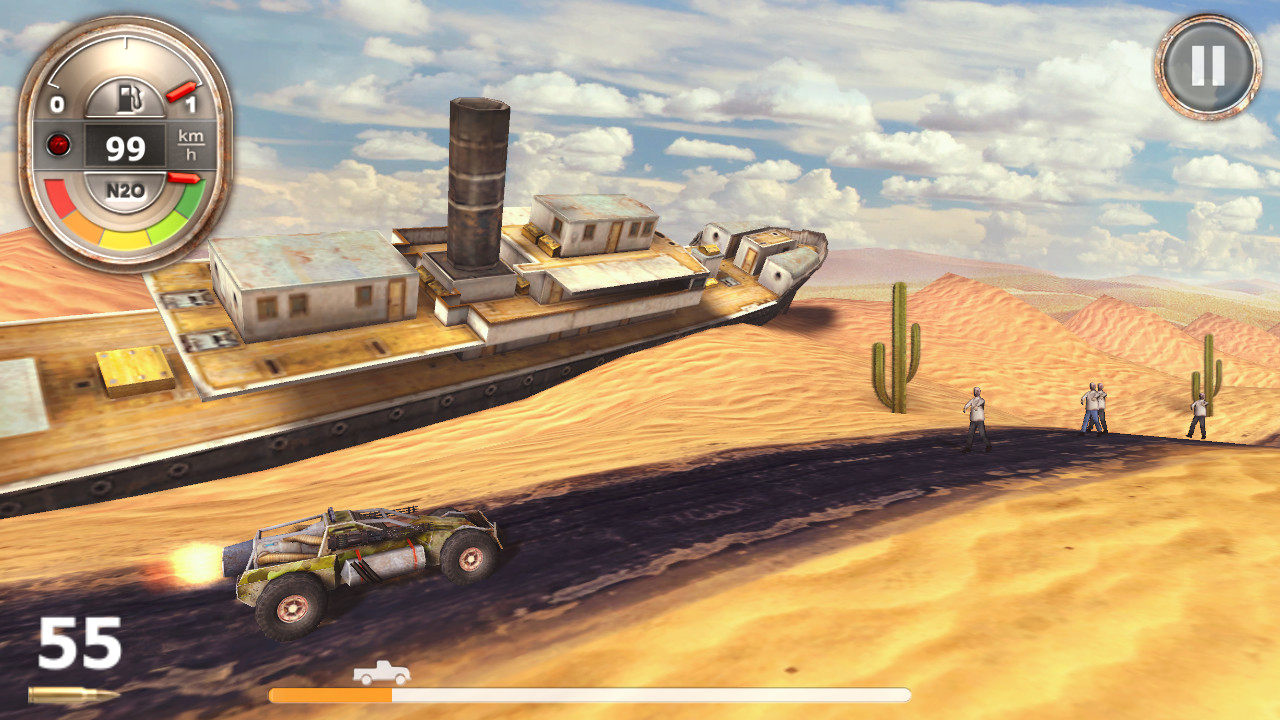Tap the ammo counter showing 55

[82, 644]
